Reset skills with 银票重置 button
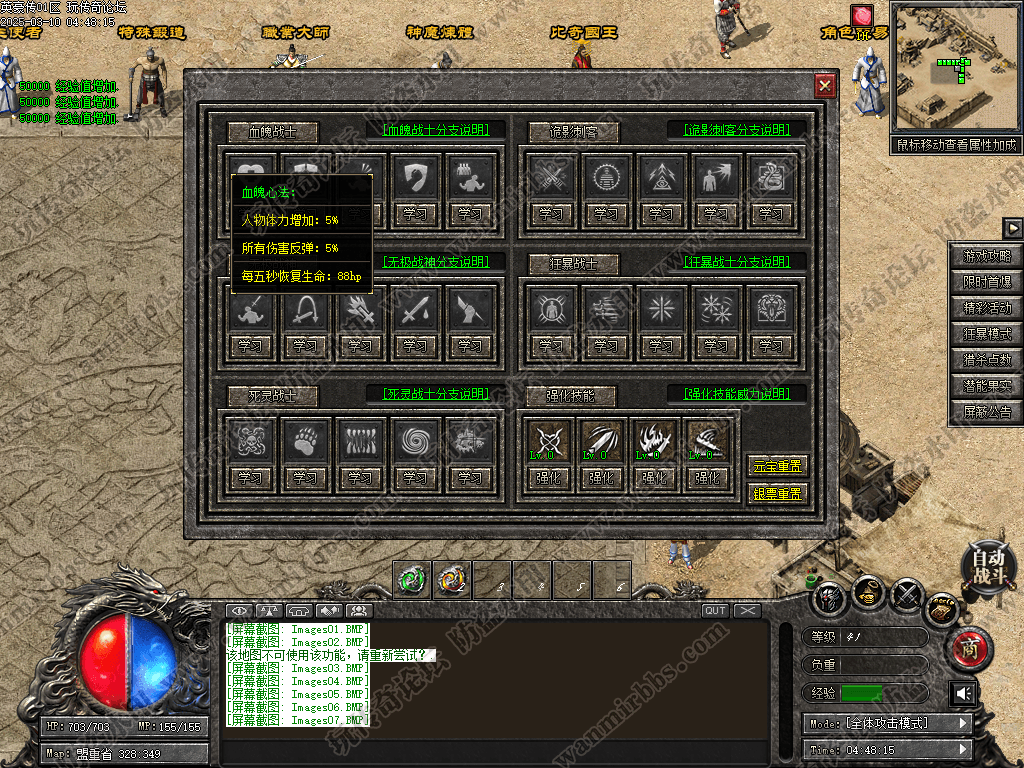 pos(776,493)
